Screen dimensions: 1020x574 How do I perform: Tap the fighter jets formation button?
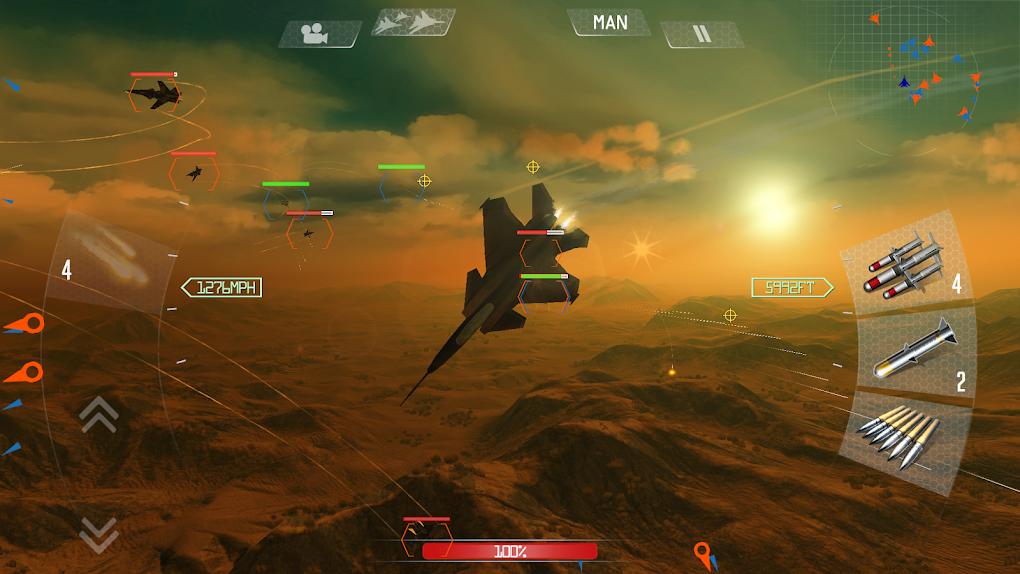click(413, 22)
